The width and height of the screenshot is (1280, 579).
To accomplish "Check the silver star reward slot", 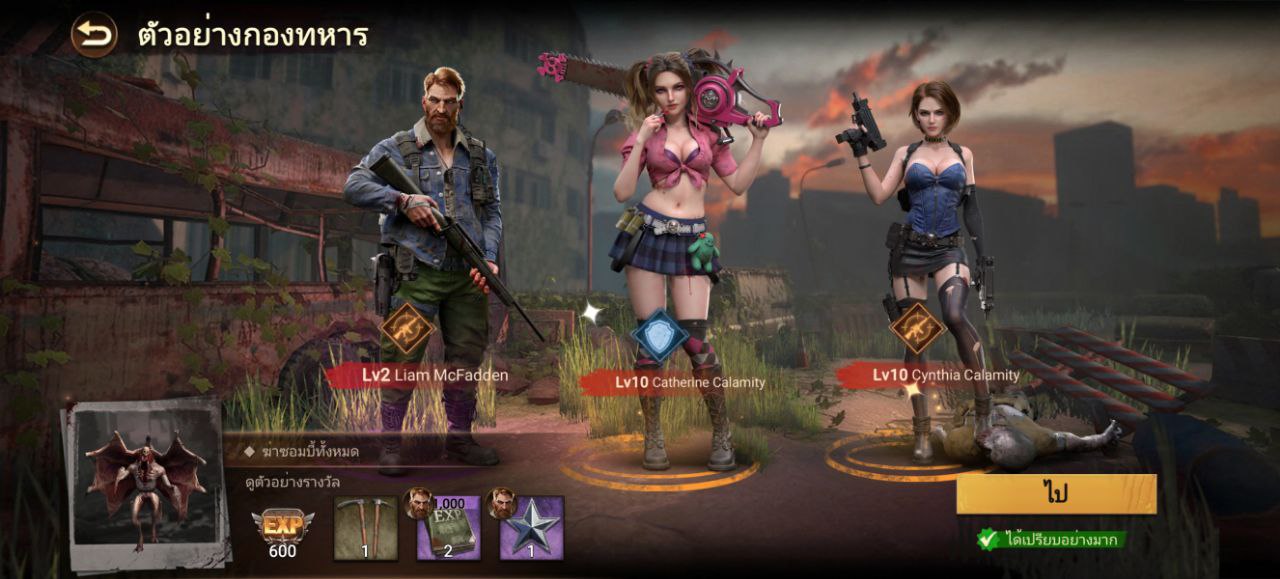I will 530,527.
